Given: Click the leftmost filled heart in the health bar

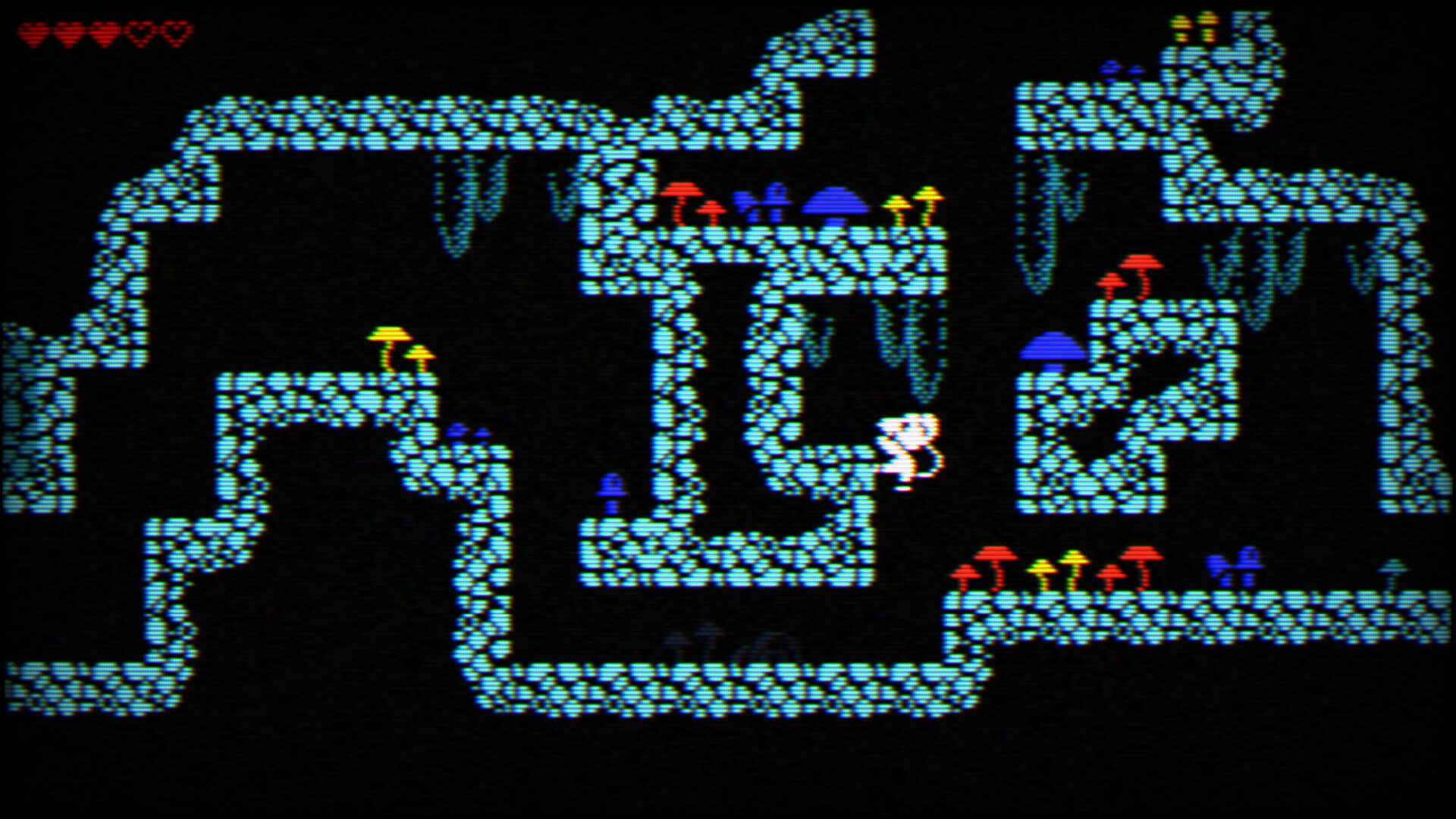Looking at the screenshot, I should (33, 32).
